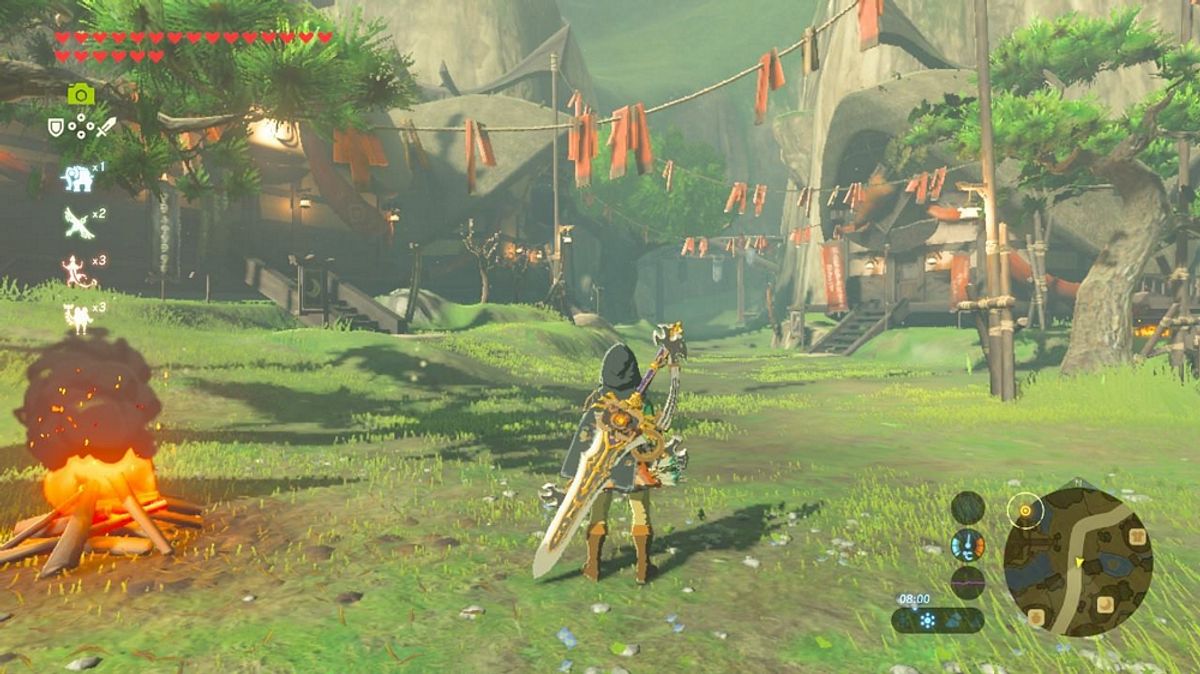The height and width of the screenshot is (674, 1200).
Task: Click the crescent moon inn marker on minimap
Action: pyautogui.click(x=1104, y=603)
